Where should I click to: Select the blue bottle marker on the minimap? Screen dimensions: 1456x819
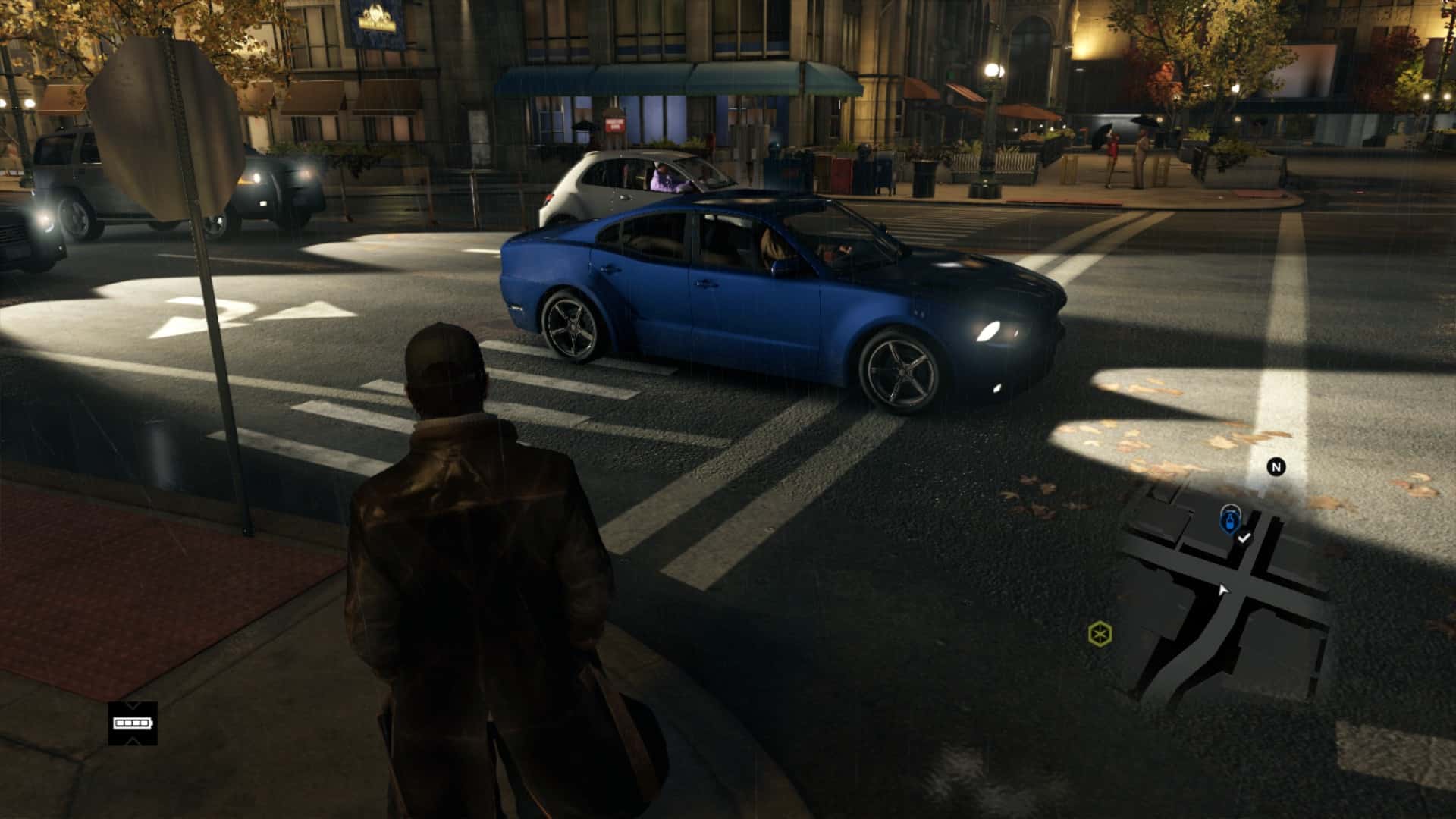click(1228, 521)
